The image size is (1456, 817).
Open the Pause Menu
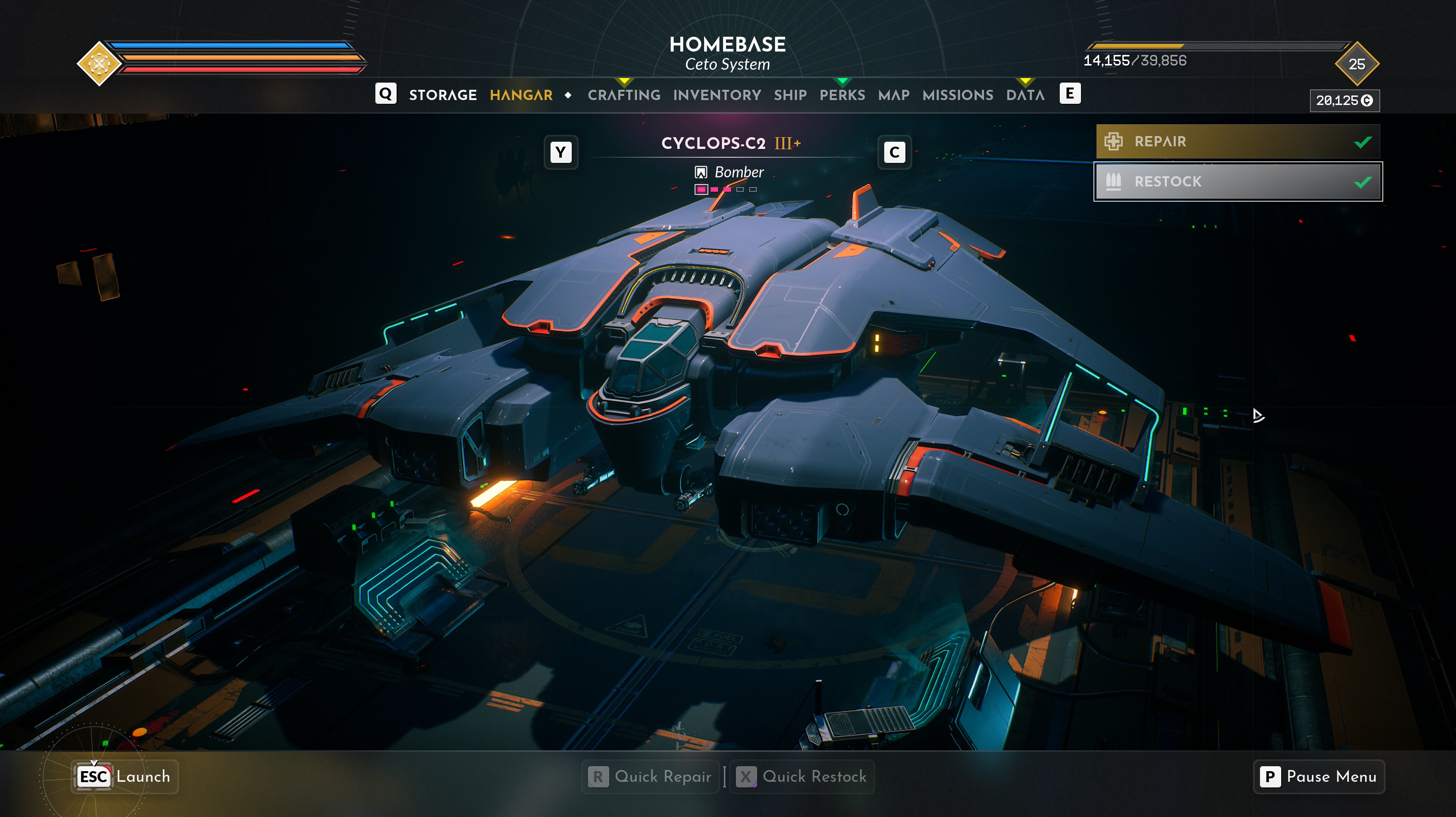(x=1319, y=776)
